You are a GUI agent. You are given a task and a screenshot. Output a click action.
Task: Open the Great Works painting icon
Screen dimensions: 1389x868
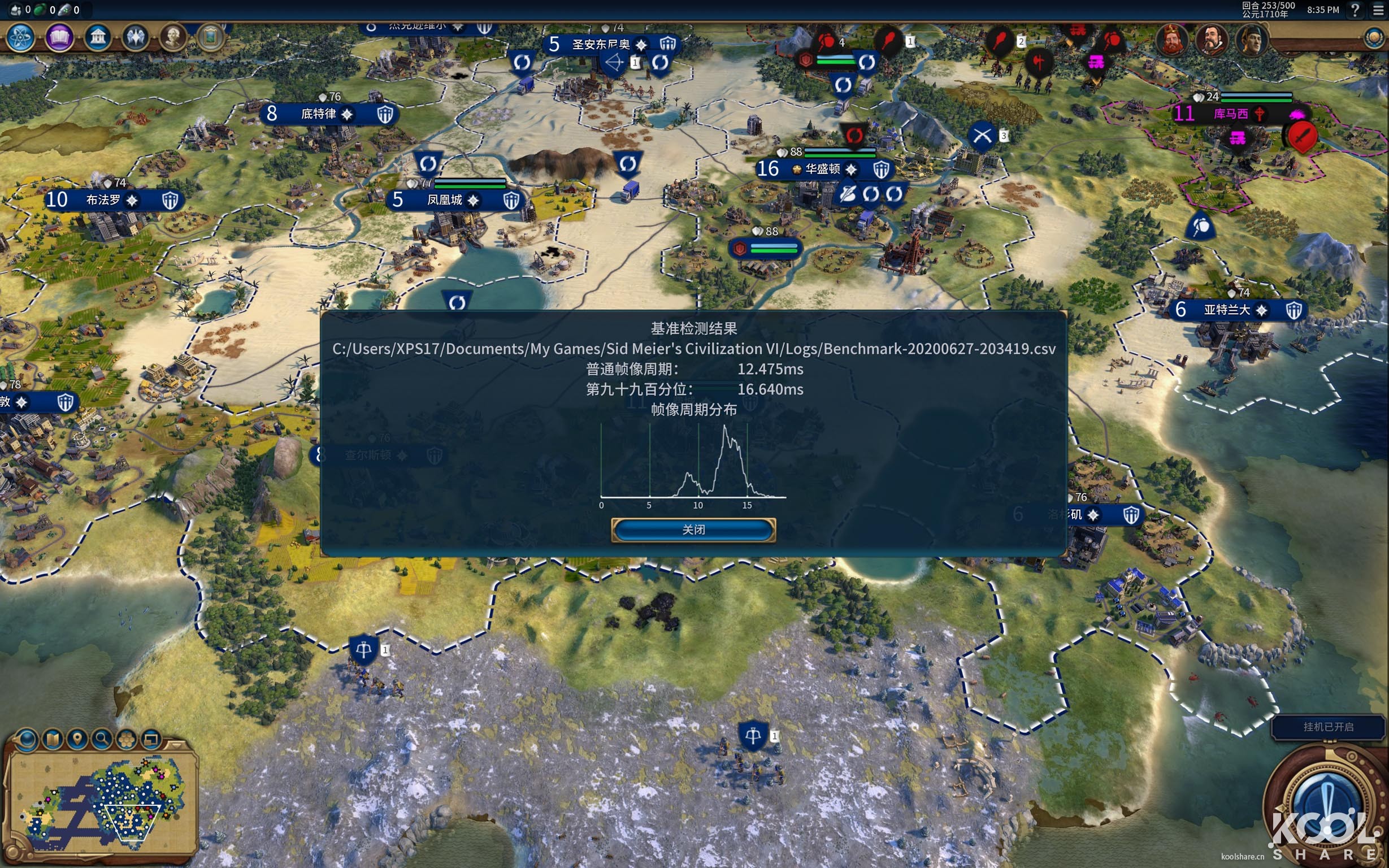click(x=210, y=38)
